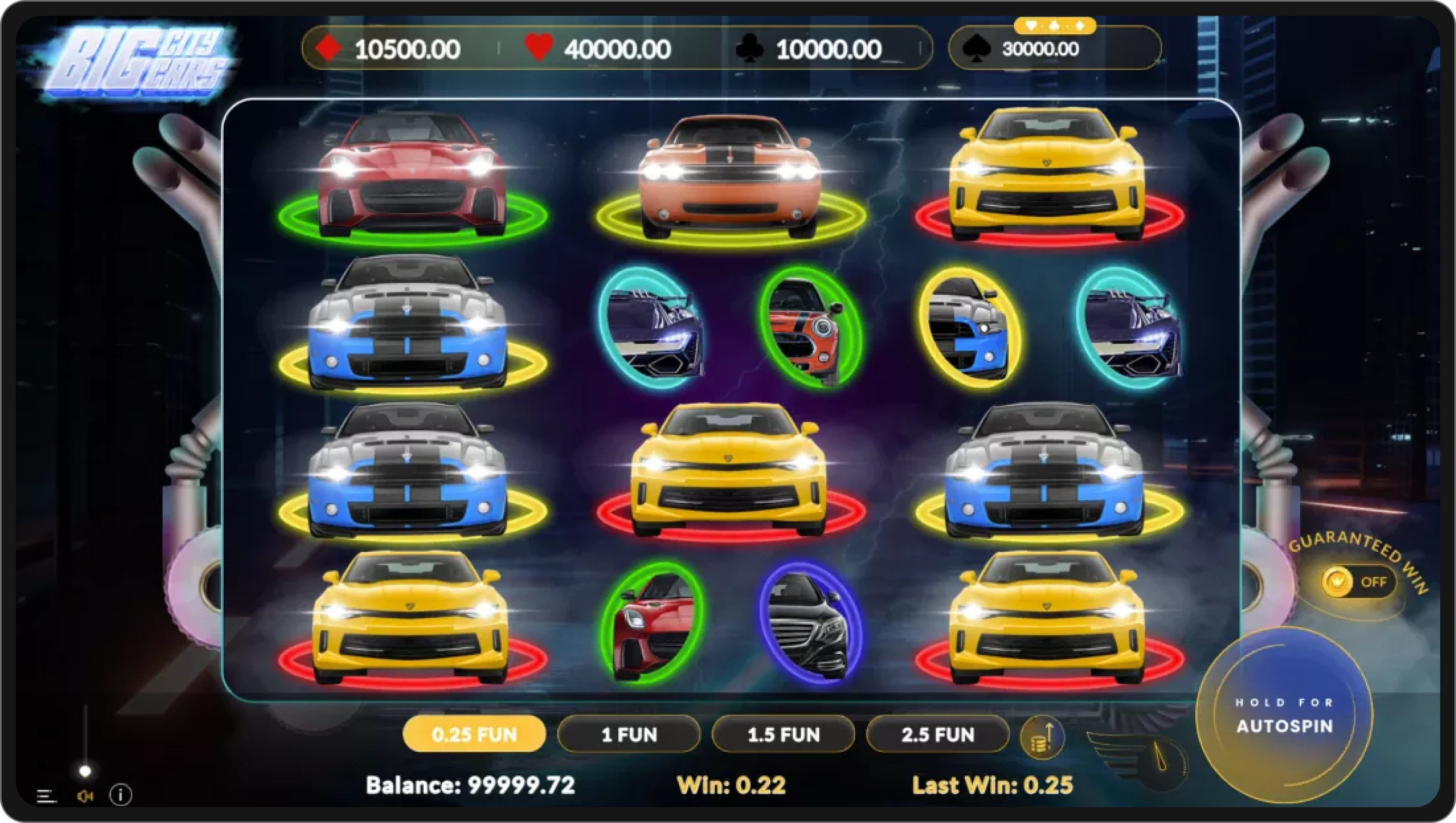Image resolution: width=1456 pixels, height=823 pixels.
Task: Click the OFF switch next to Guaranteed Win
Action: point(1376,582)
